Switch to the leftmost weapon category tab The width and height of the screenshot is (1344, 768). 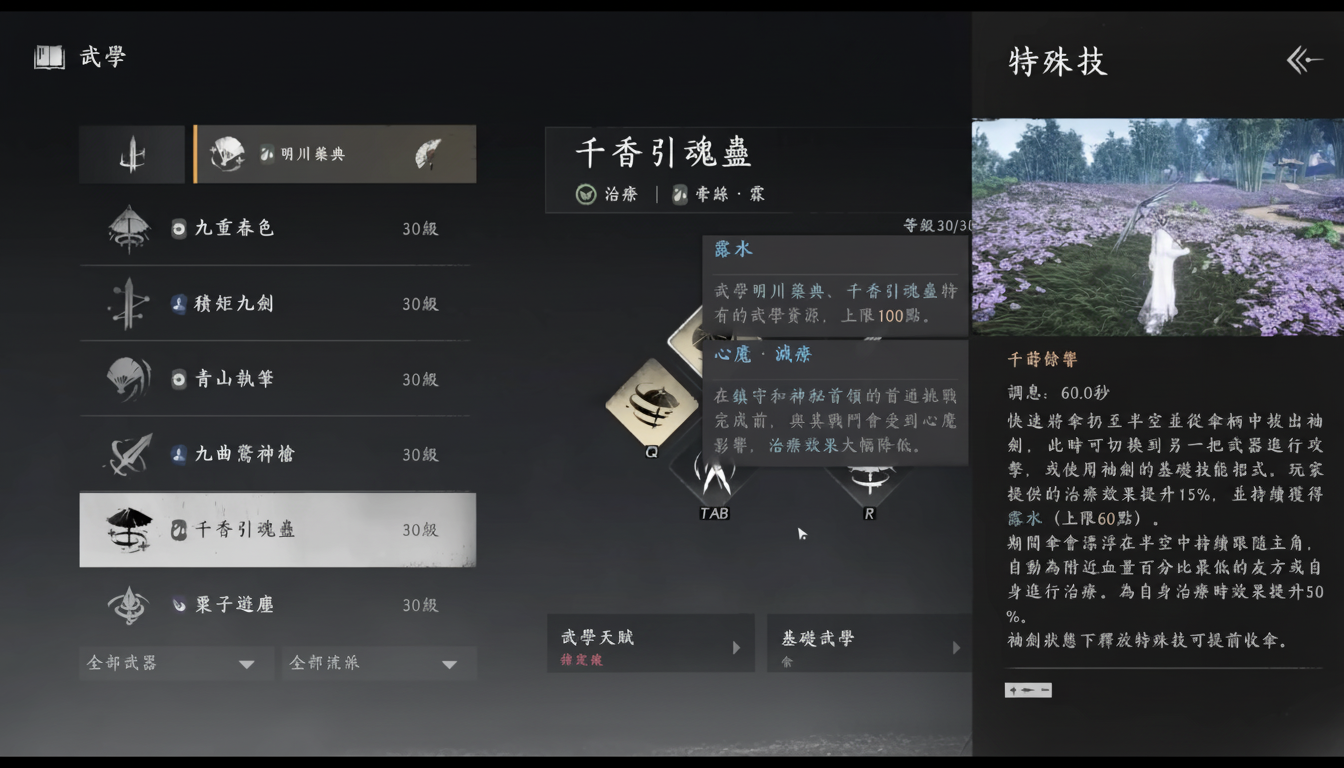[131, 154]
